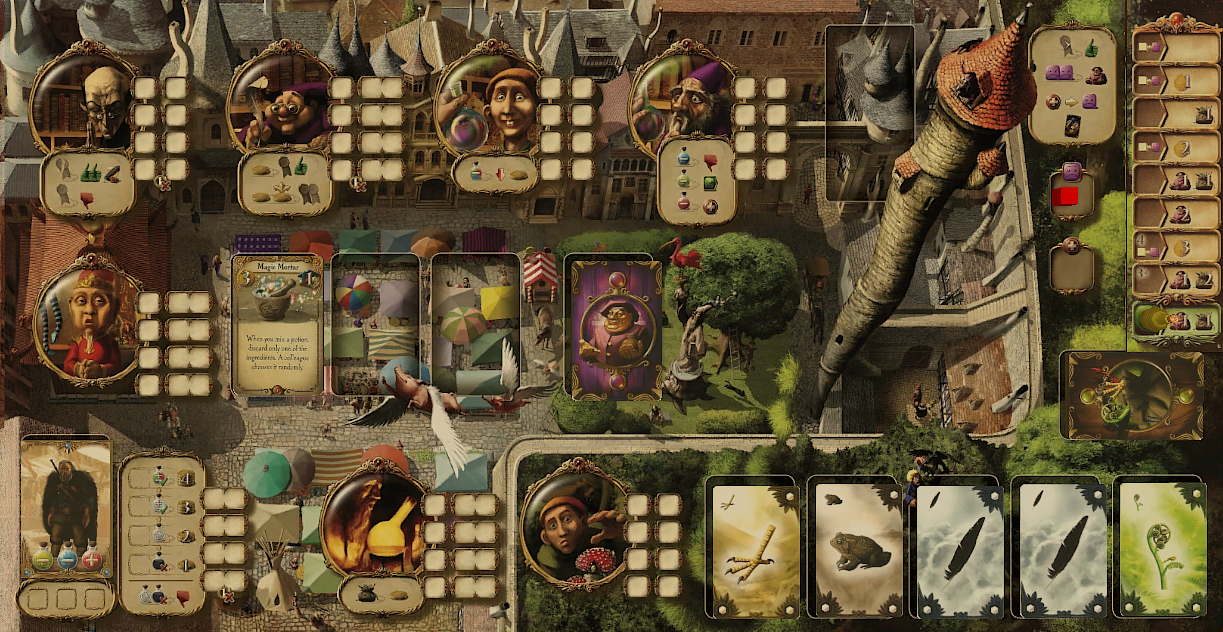Open the cauldron ingredients panel
Screen dimensions: 1223x632
pyautogui.click(x=1133, y=396)
